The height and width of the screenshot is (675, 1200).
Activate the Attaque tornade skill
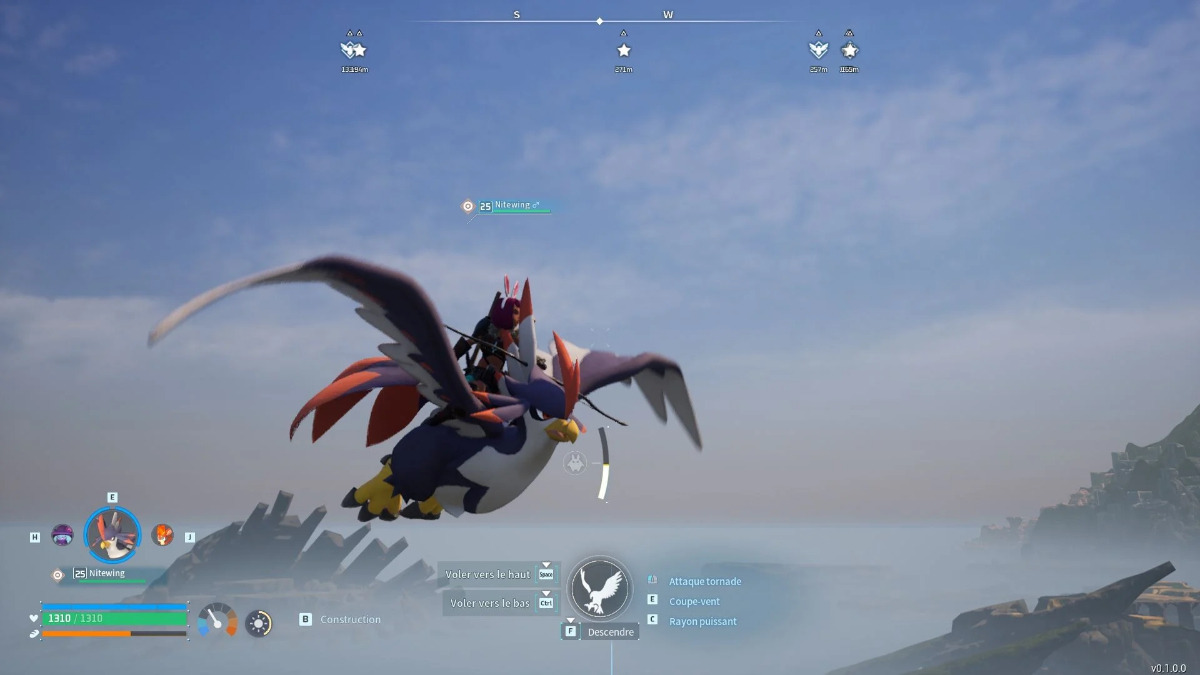[704, 581]
